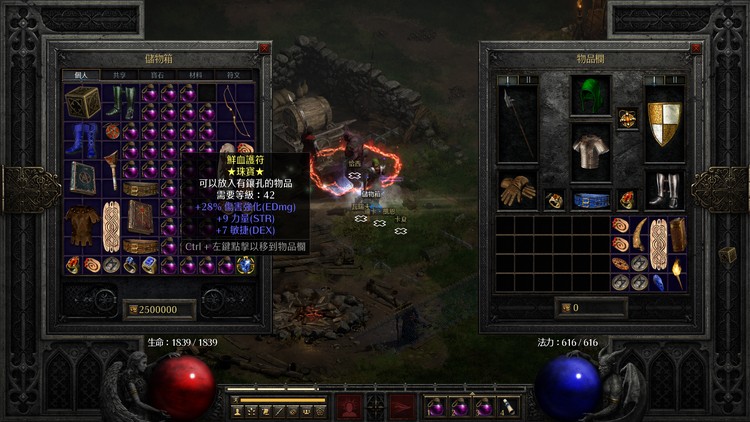Open the 寶石 stash tab
Image resolution: width=750 pixels, height=422 pixels.
click(156, 75)
